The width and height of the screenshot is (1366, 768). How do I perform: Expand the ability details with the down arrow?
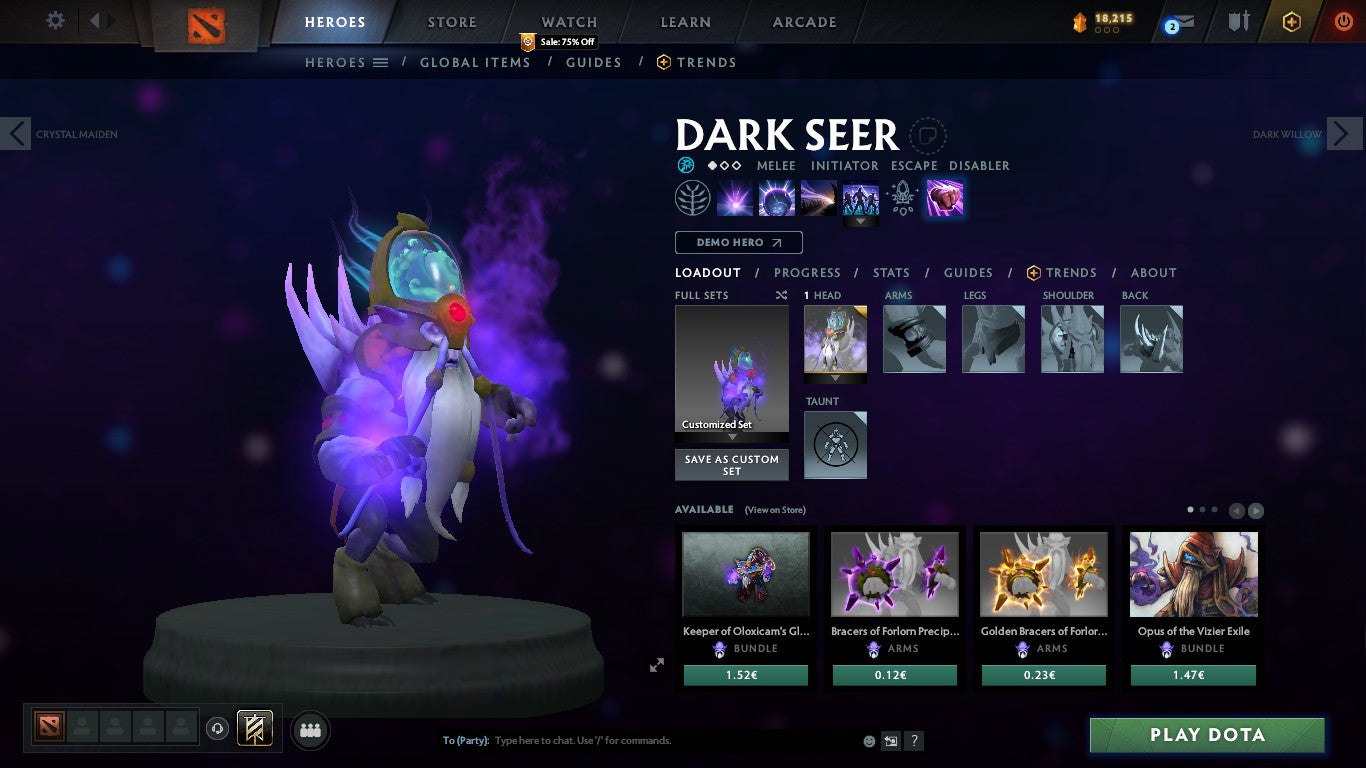click(861, 219)
